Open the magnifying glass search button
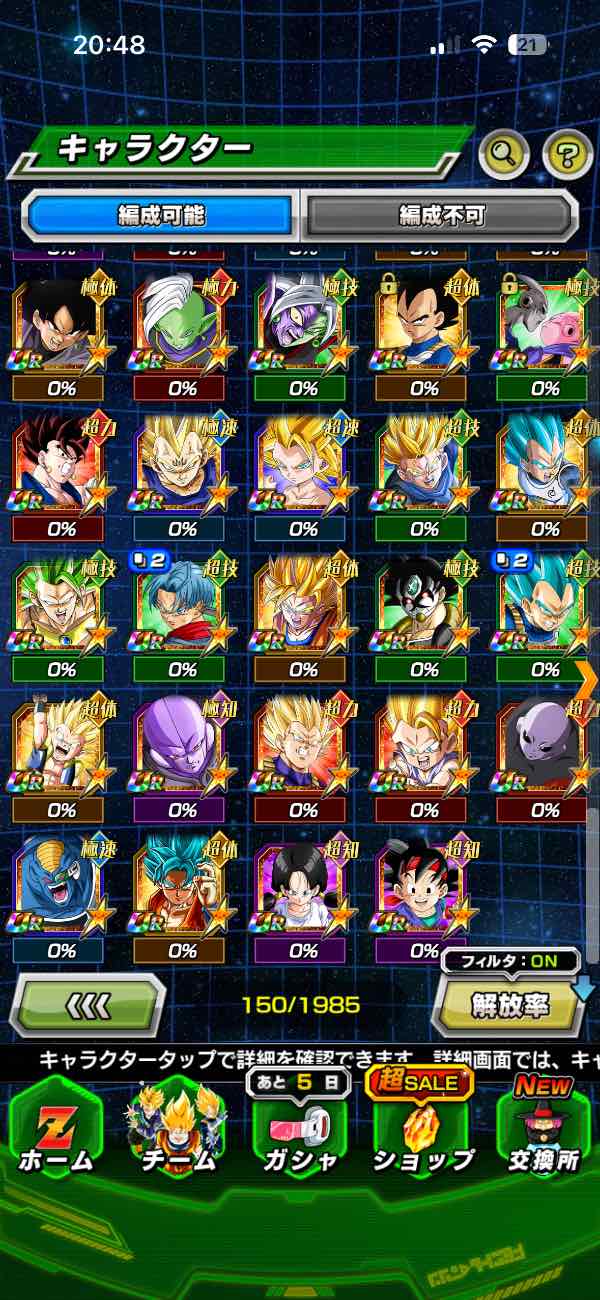 click(x=504, y=153)
